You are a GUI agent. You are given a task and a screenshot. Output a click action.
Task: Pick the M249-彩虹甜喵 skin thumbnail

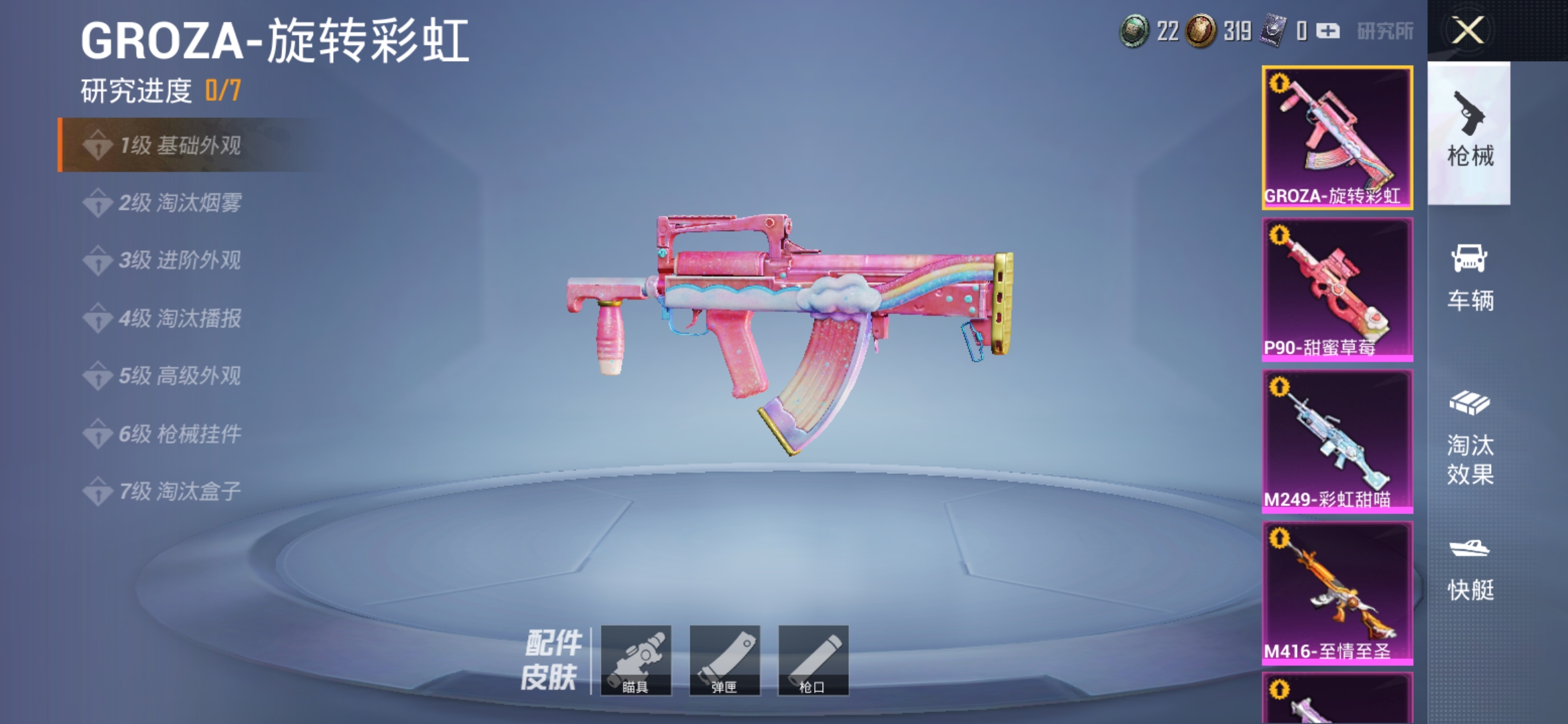(1337, 441)
